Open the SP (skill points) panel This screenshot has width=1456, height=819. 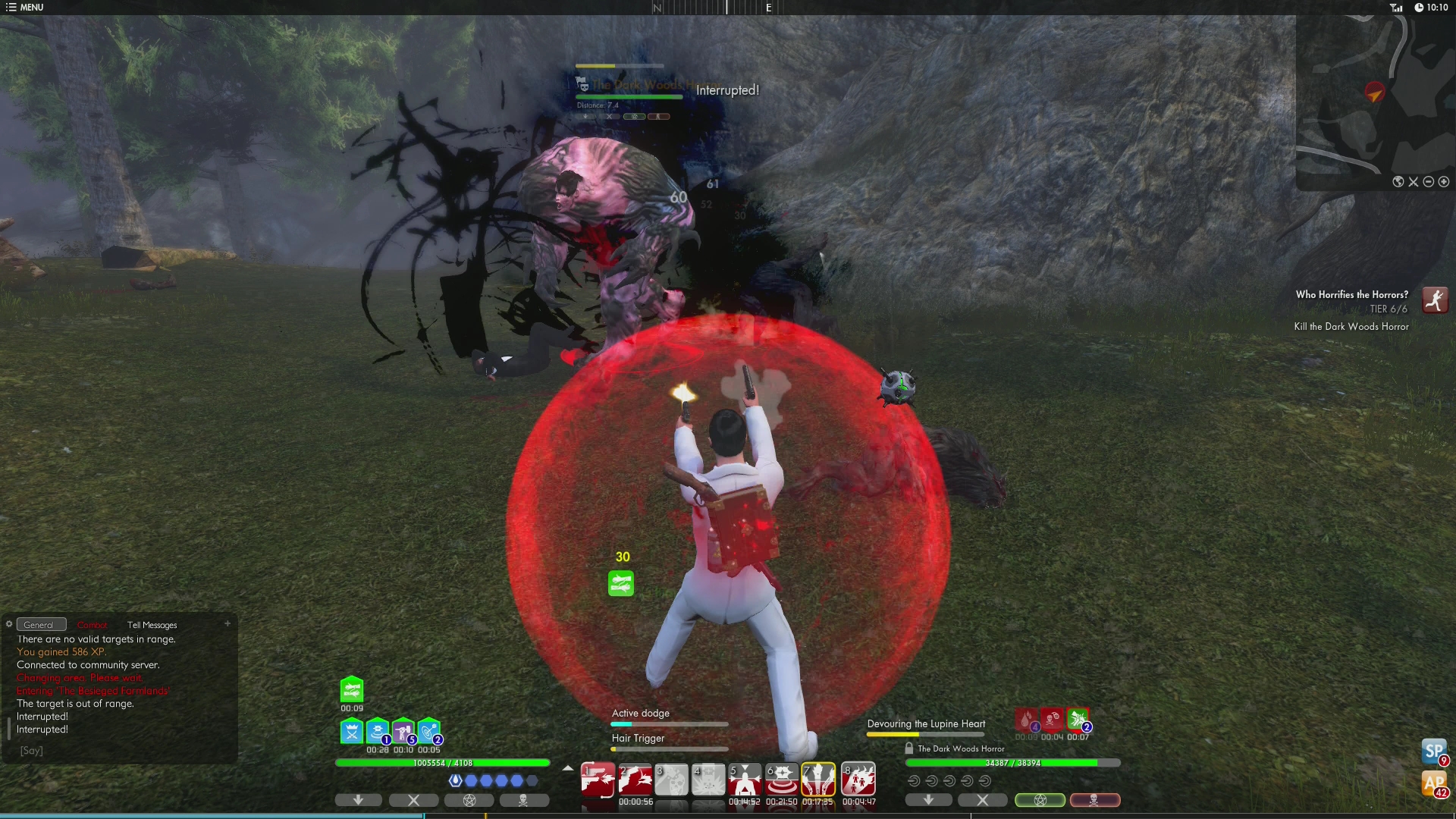click(1433, 753)
